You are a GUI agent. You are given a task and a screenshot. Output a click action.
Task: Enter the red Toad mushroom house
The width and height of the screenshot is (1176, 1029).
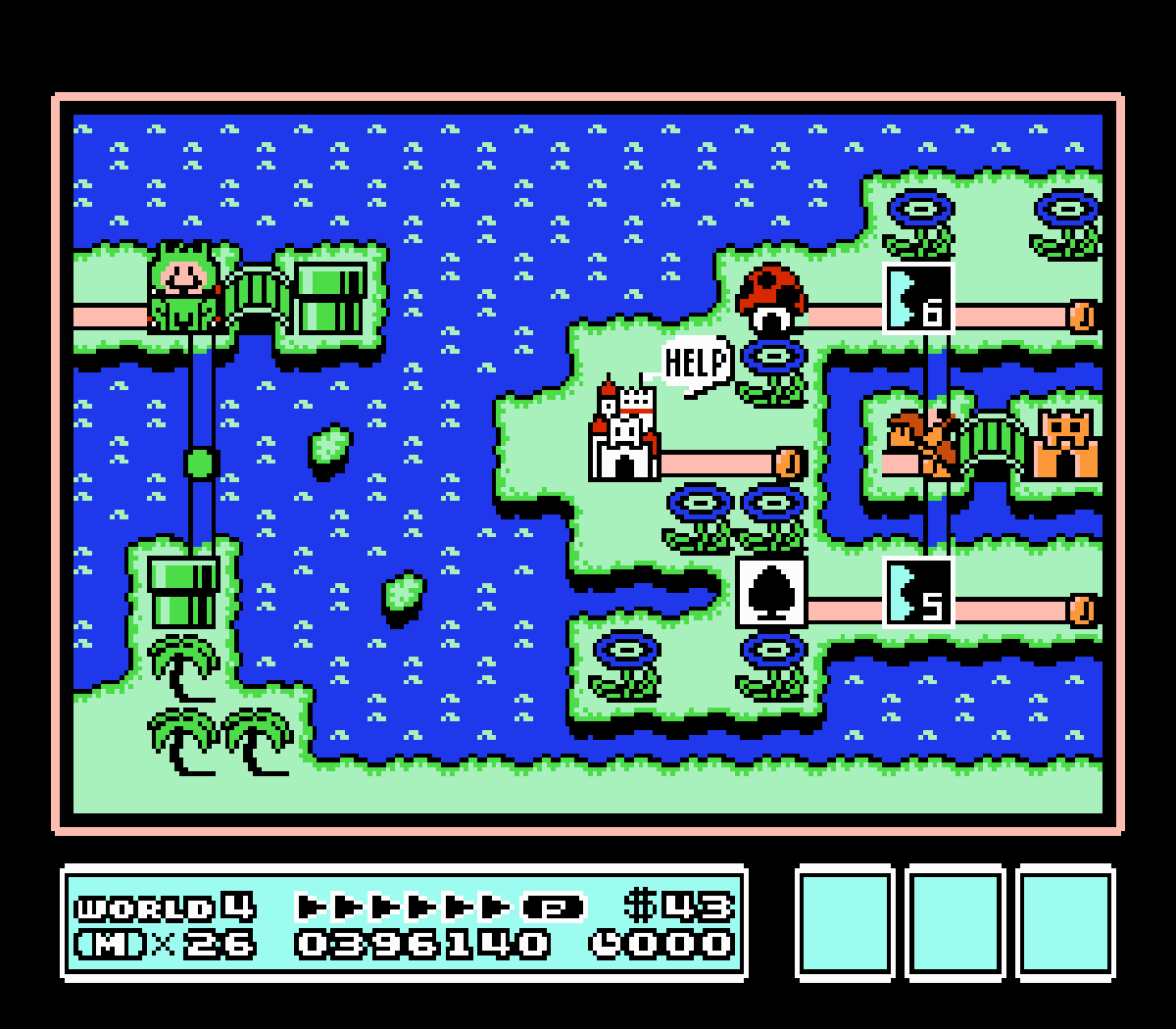(x=771, y=297)
